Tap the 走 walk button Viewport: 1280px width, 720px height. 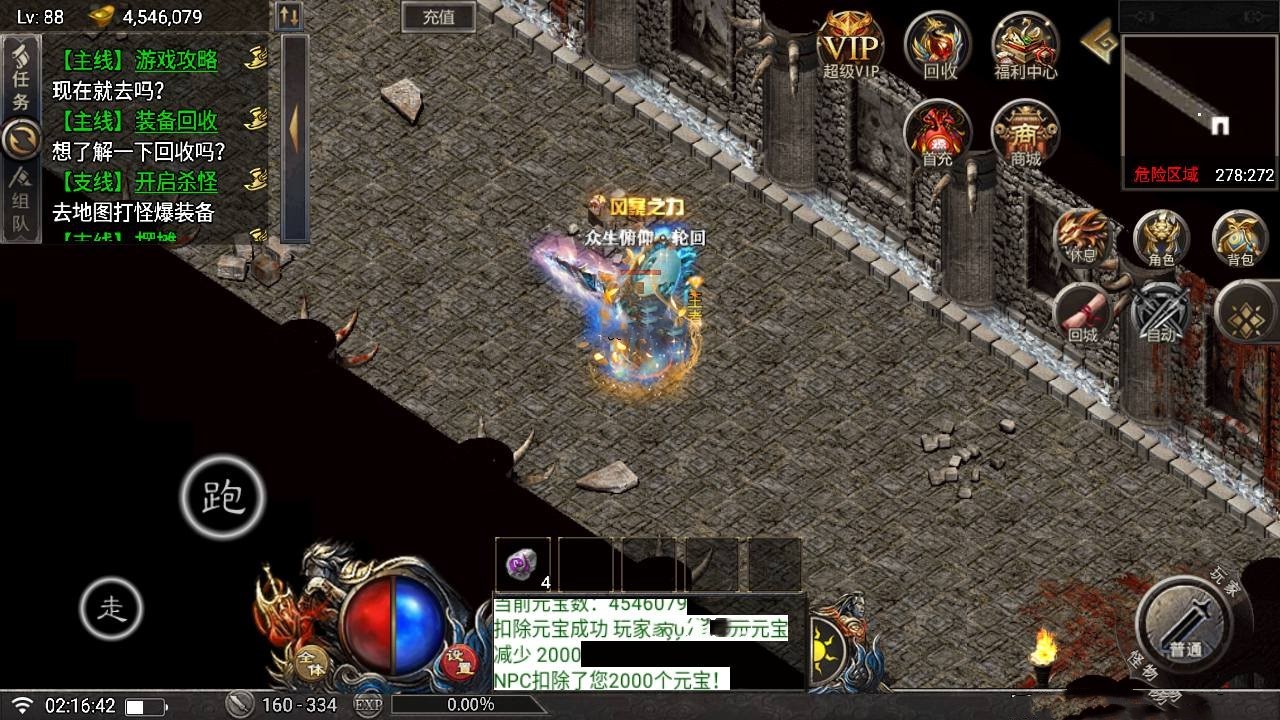point(111,608)
